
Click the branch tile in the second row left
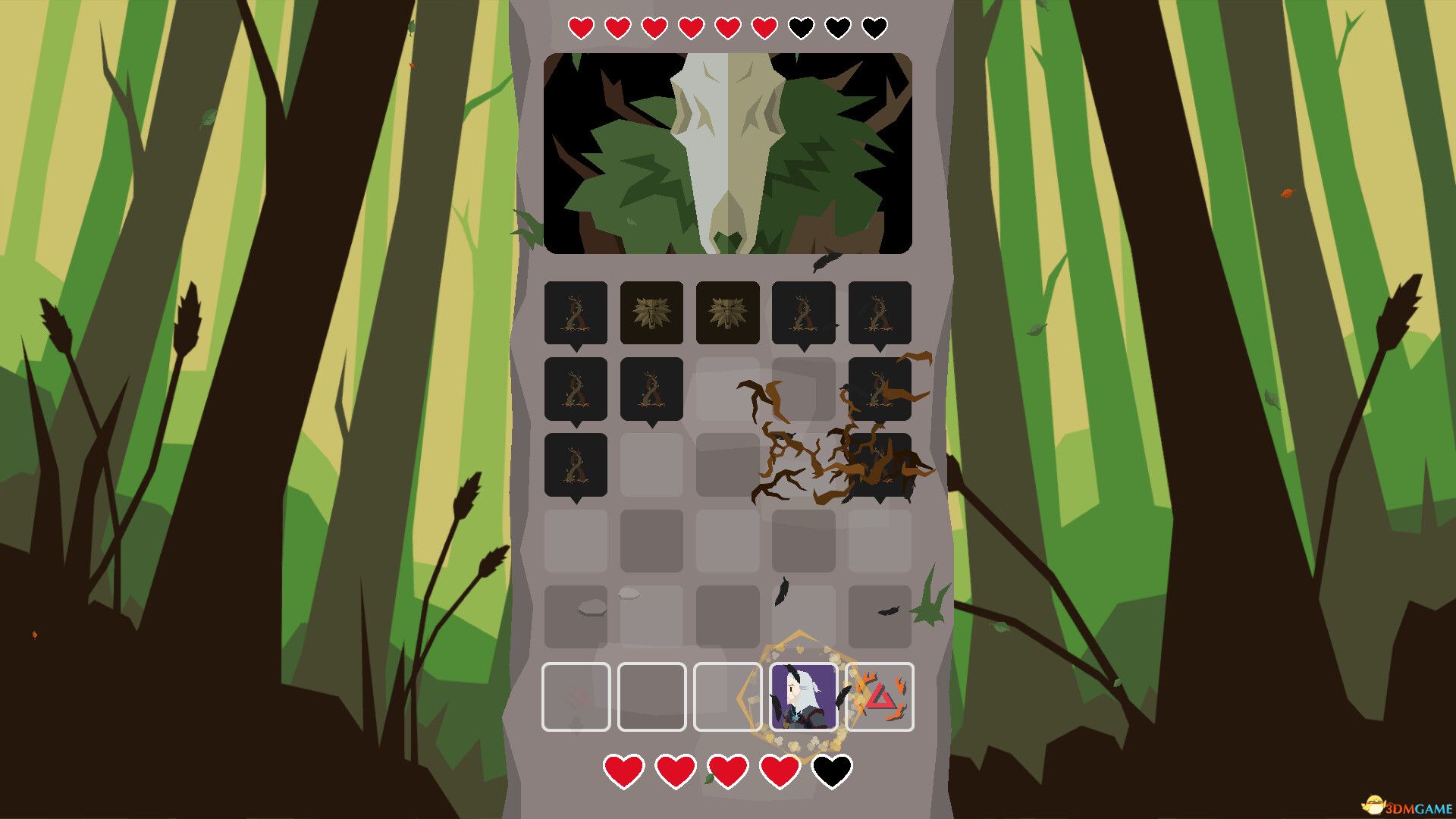tap(576, 390)
